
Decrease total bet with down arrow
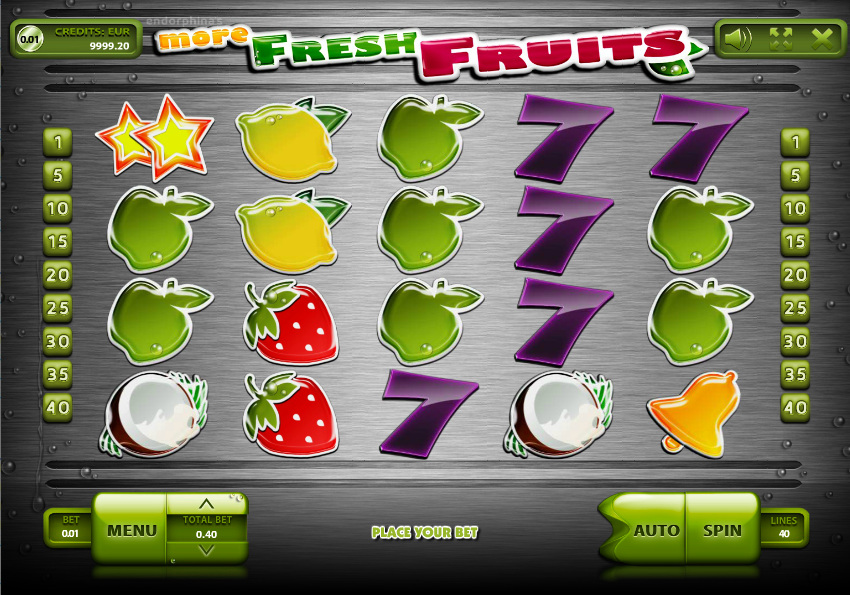point(207,550)
